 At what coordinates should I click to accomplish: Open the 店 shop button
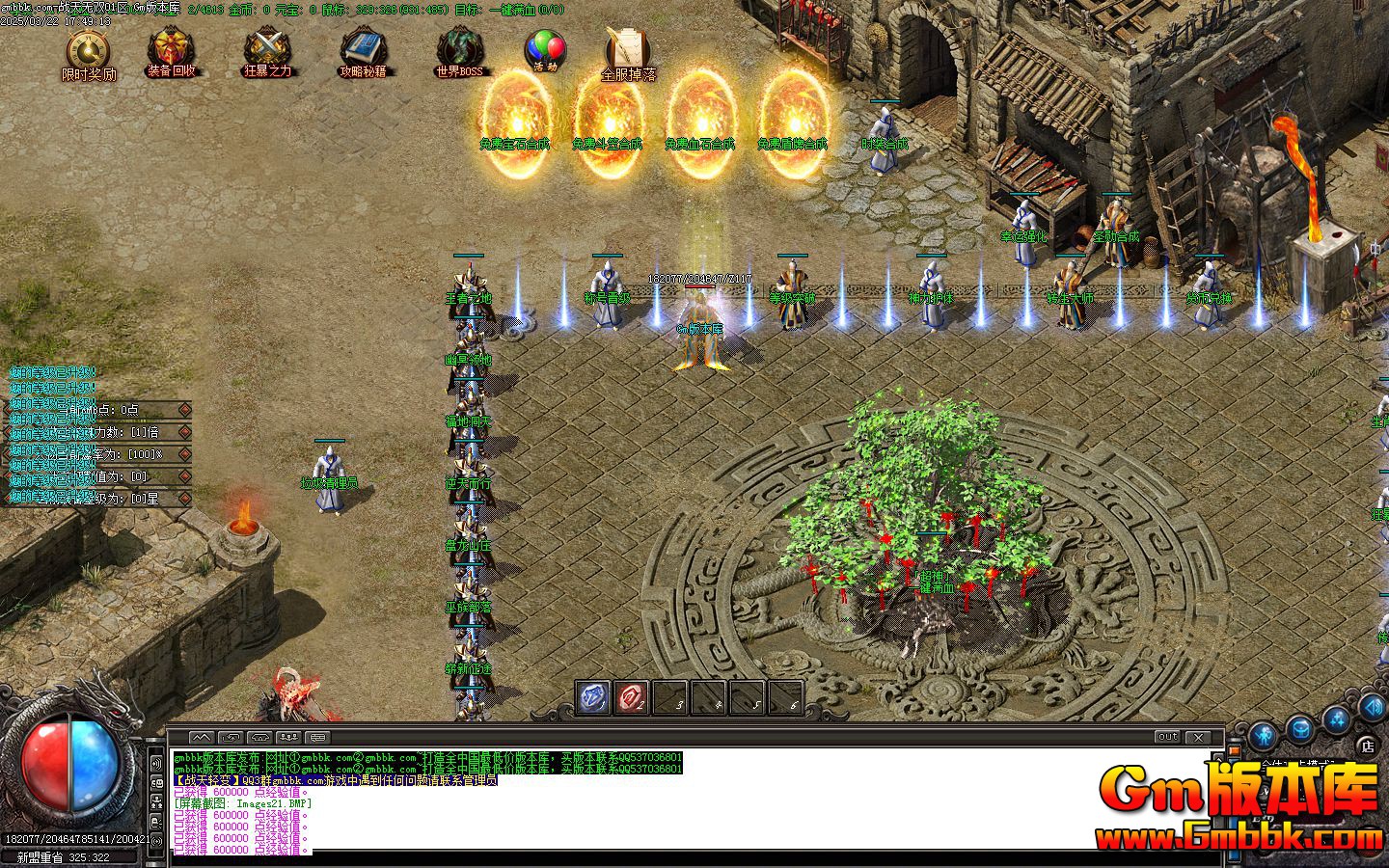click(1367, 746)
